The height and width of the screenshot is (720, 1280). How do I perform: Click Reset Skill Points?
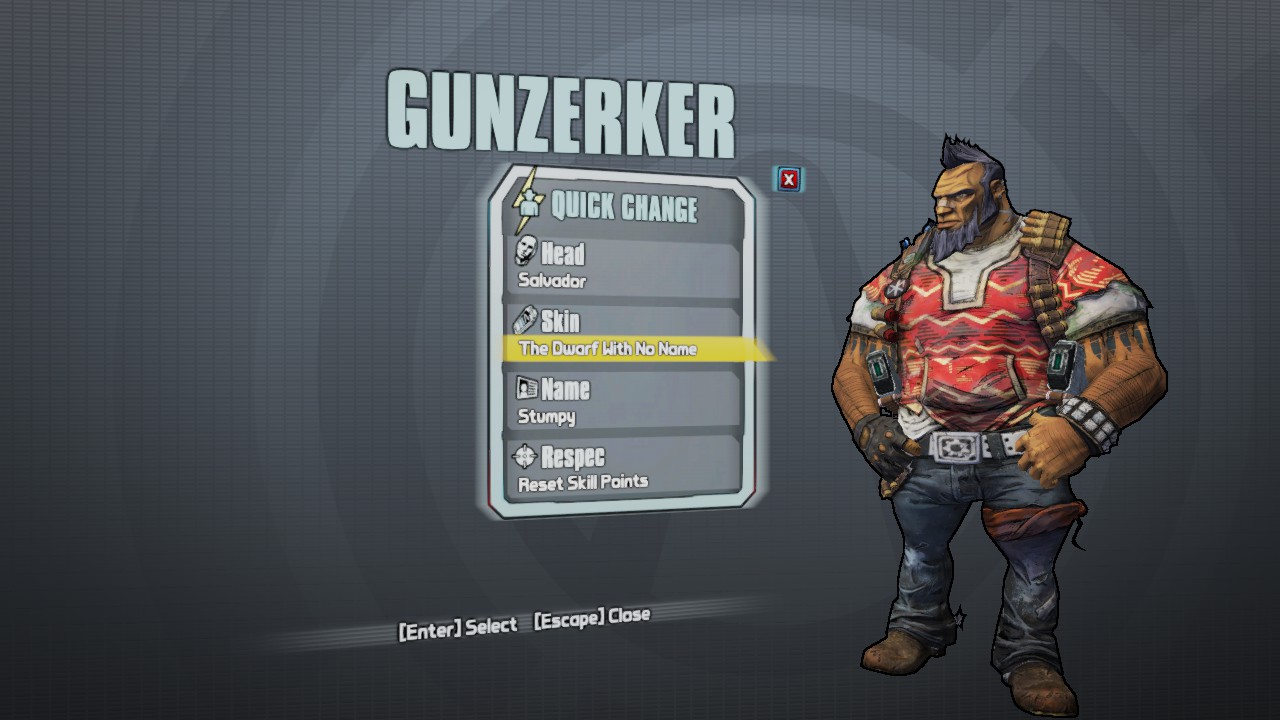pyautogui.click(x=582, y=481)
